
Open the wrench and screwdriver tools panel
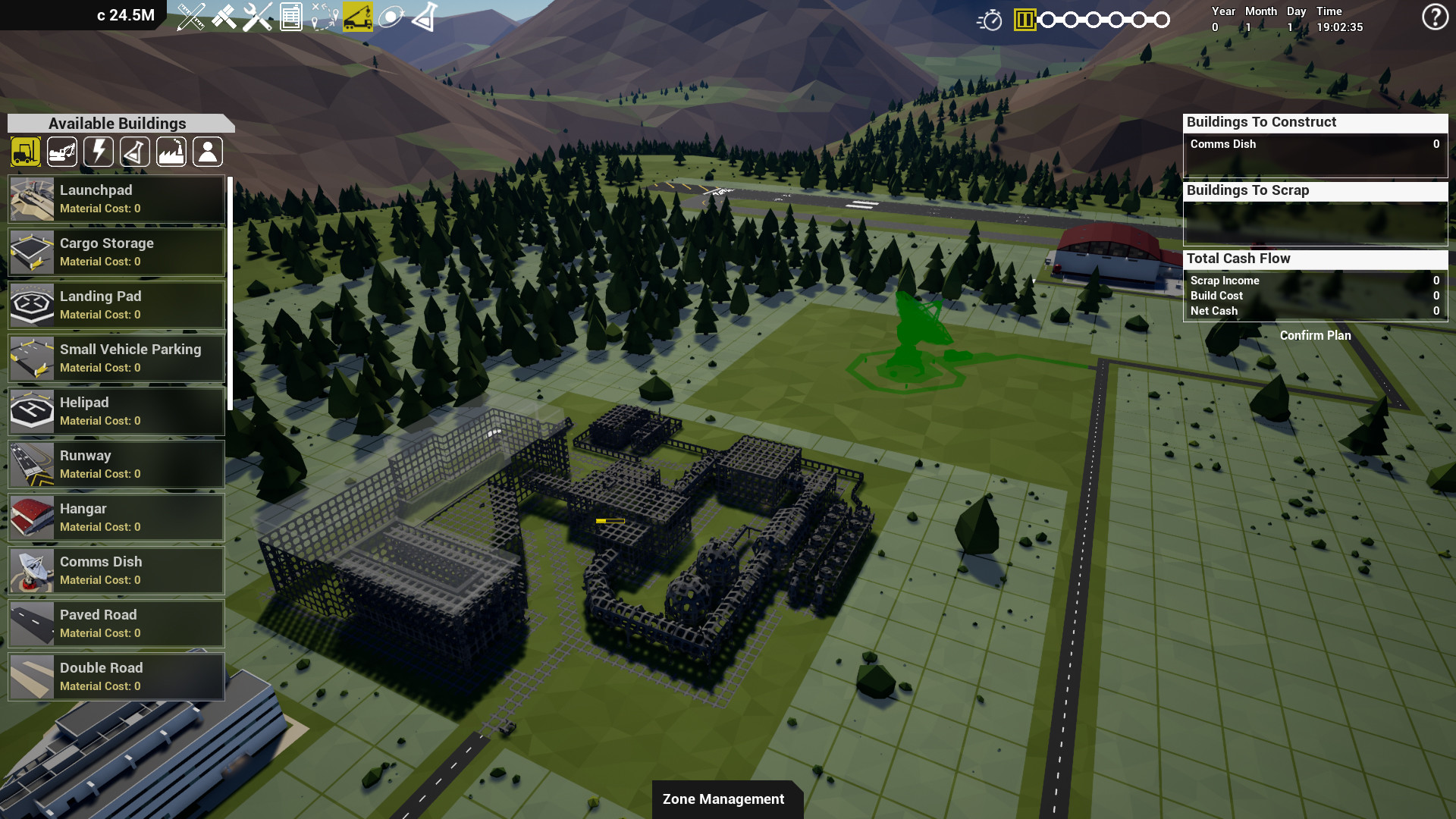pos(256,17)
